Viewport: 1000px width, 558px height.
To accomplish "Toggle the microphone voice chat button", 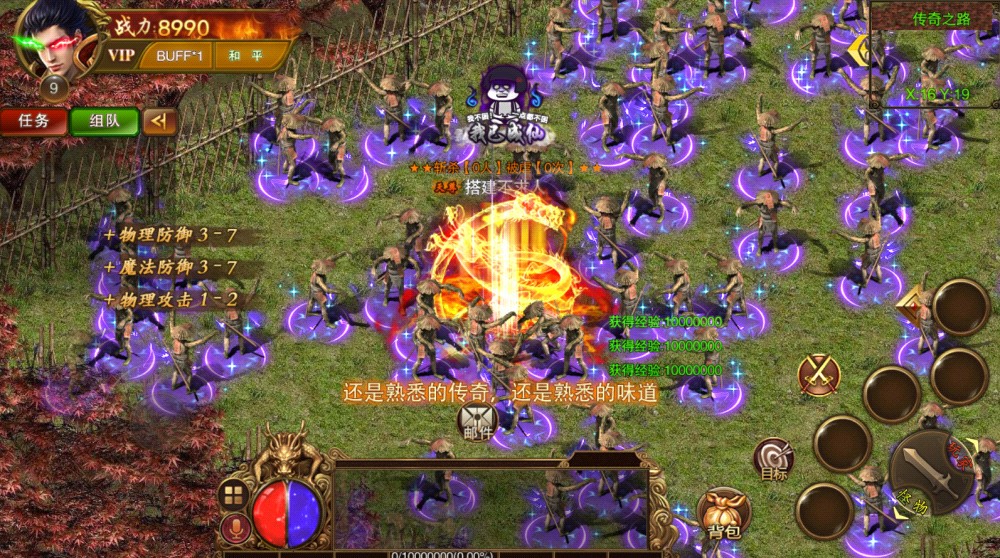I will pyautogui.click(x=235, y=529).
